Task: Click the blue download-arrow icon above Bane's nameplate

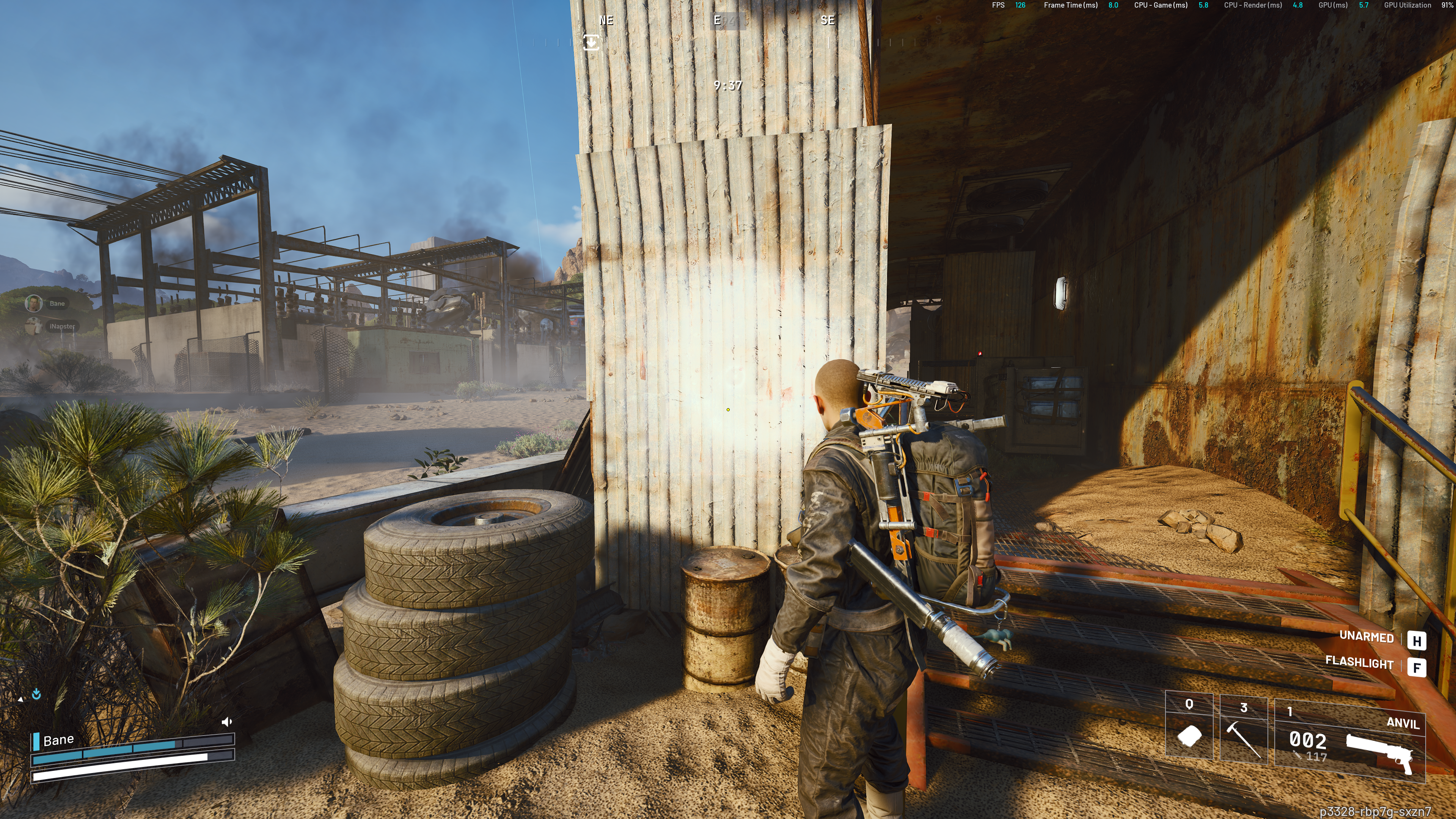Action: pos(37,694)
